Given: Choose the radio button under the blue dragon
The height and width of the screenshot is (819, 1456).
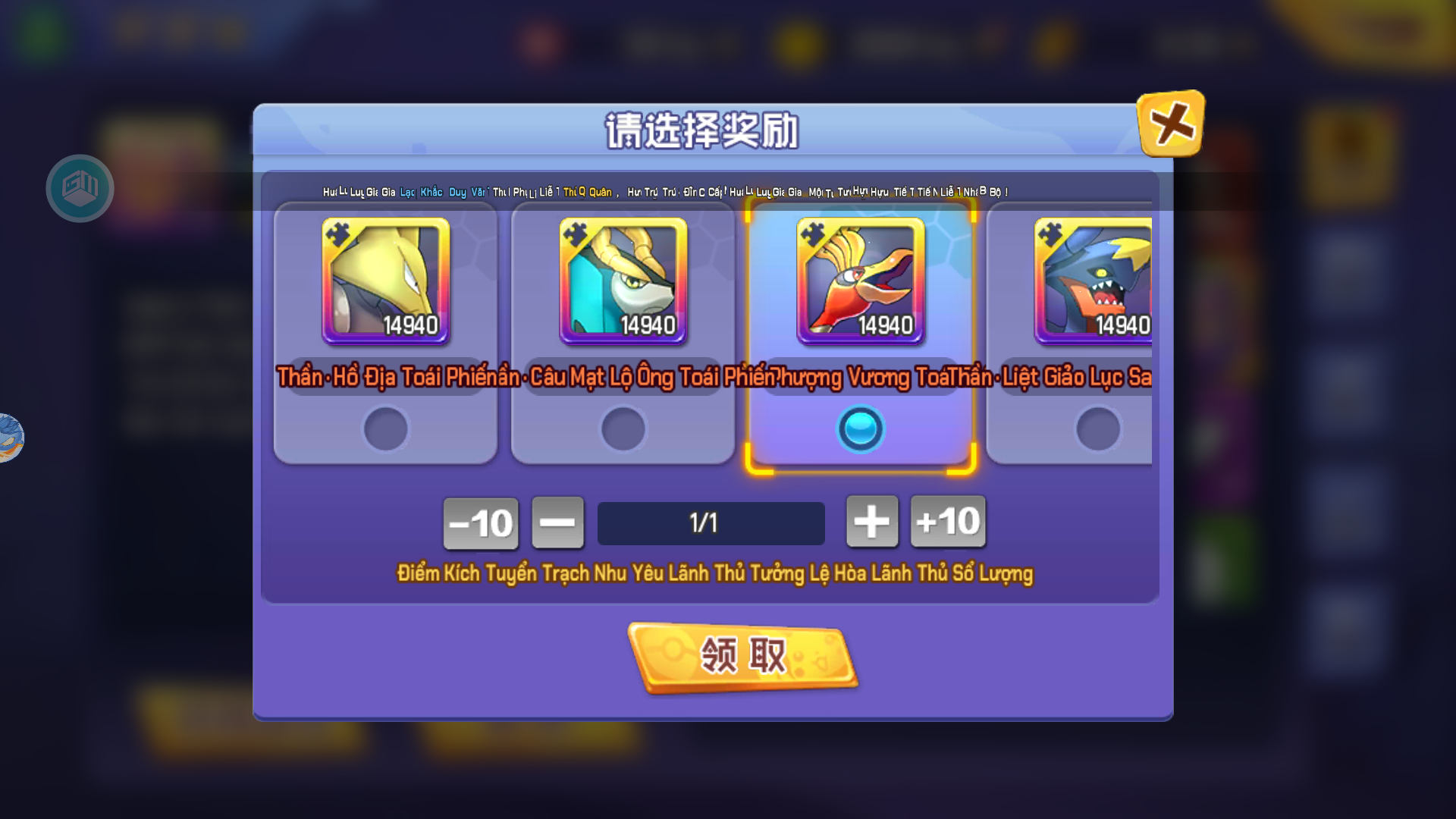Looking at the screenshot, I should [x=1097, y=429].
